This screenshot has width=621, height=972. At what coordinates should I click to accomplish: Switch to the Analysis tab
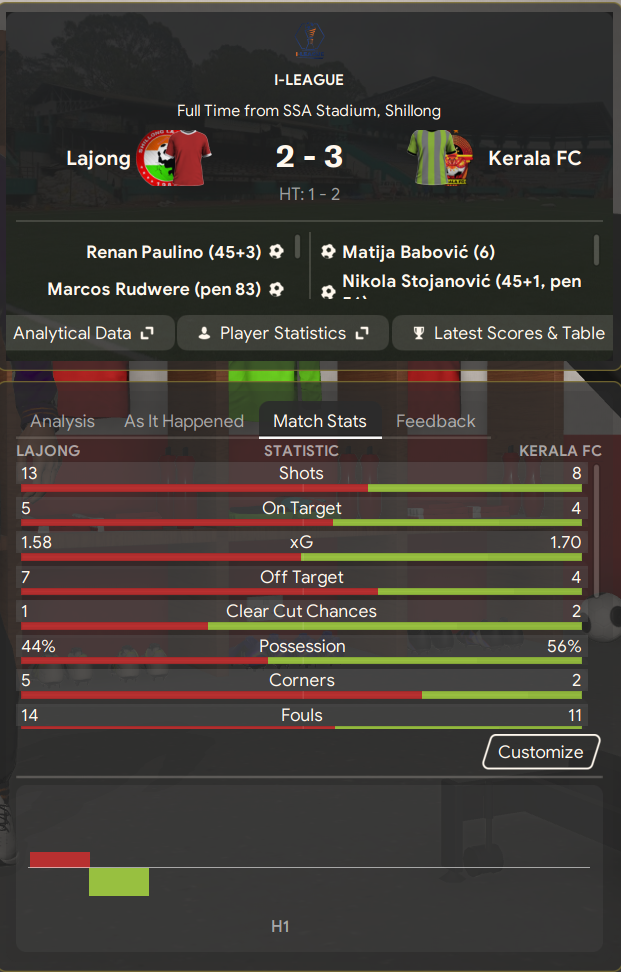(62, 421)
